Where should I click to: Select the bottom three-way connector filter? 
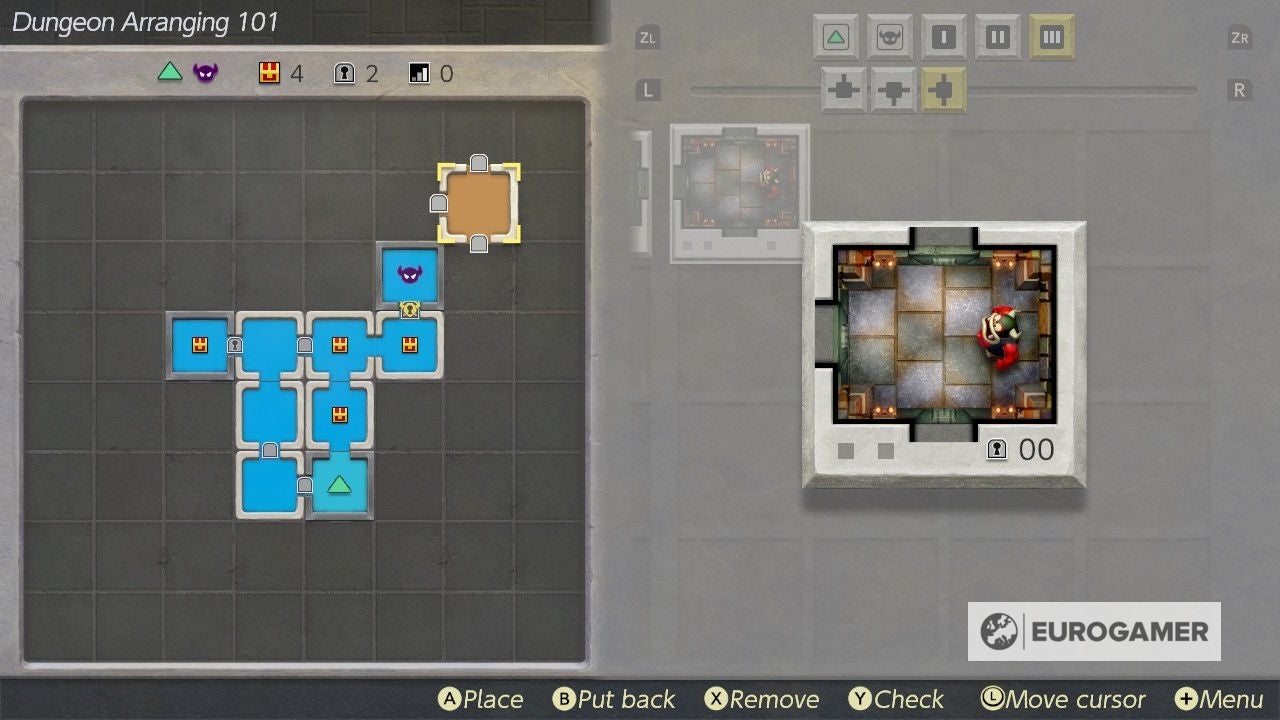coord(892,89)
